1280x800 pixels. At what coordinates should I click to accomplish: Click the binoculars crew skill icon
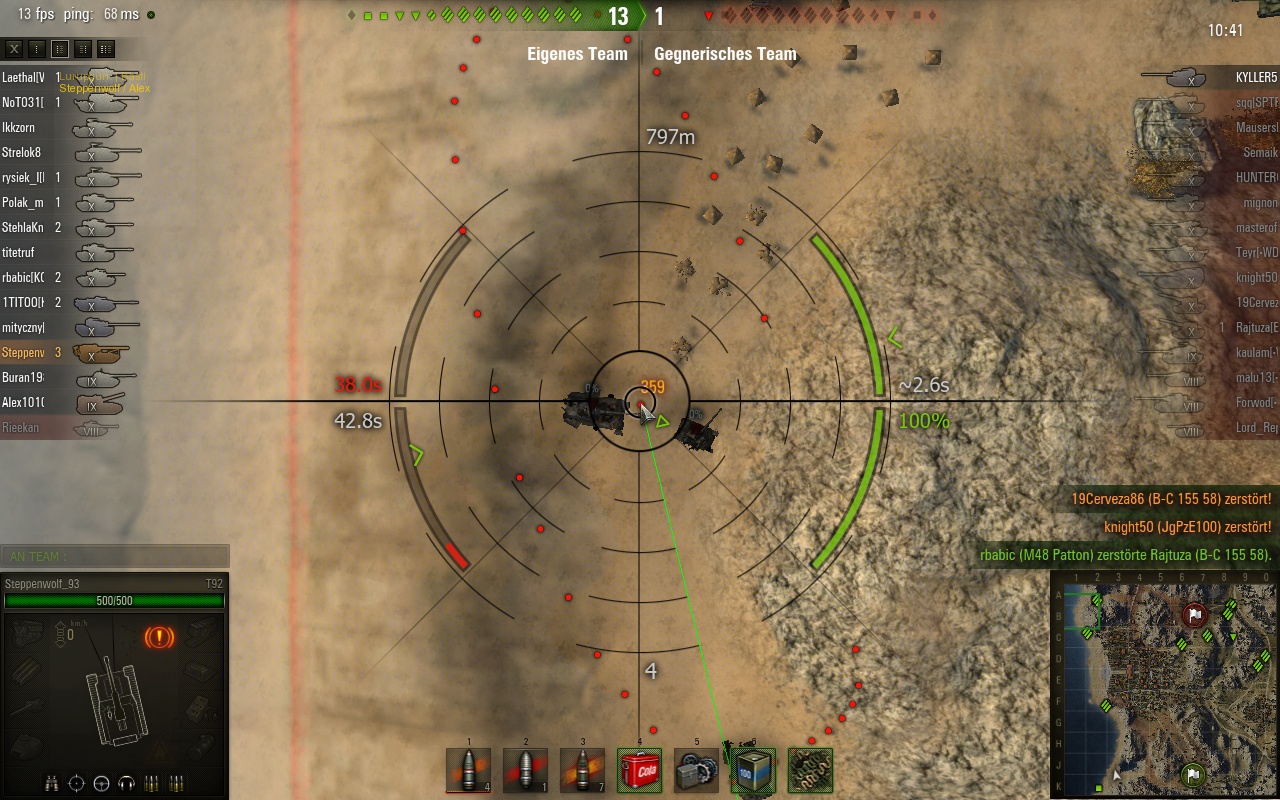point(54,784)
